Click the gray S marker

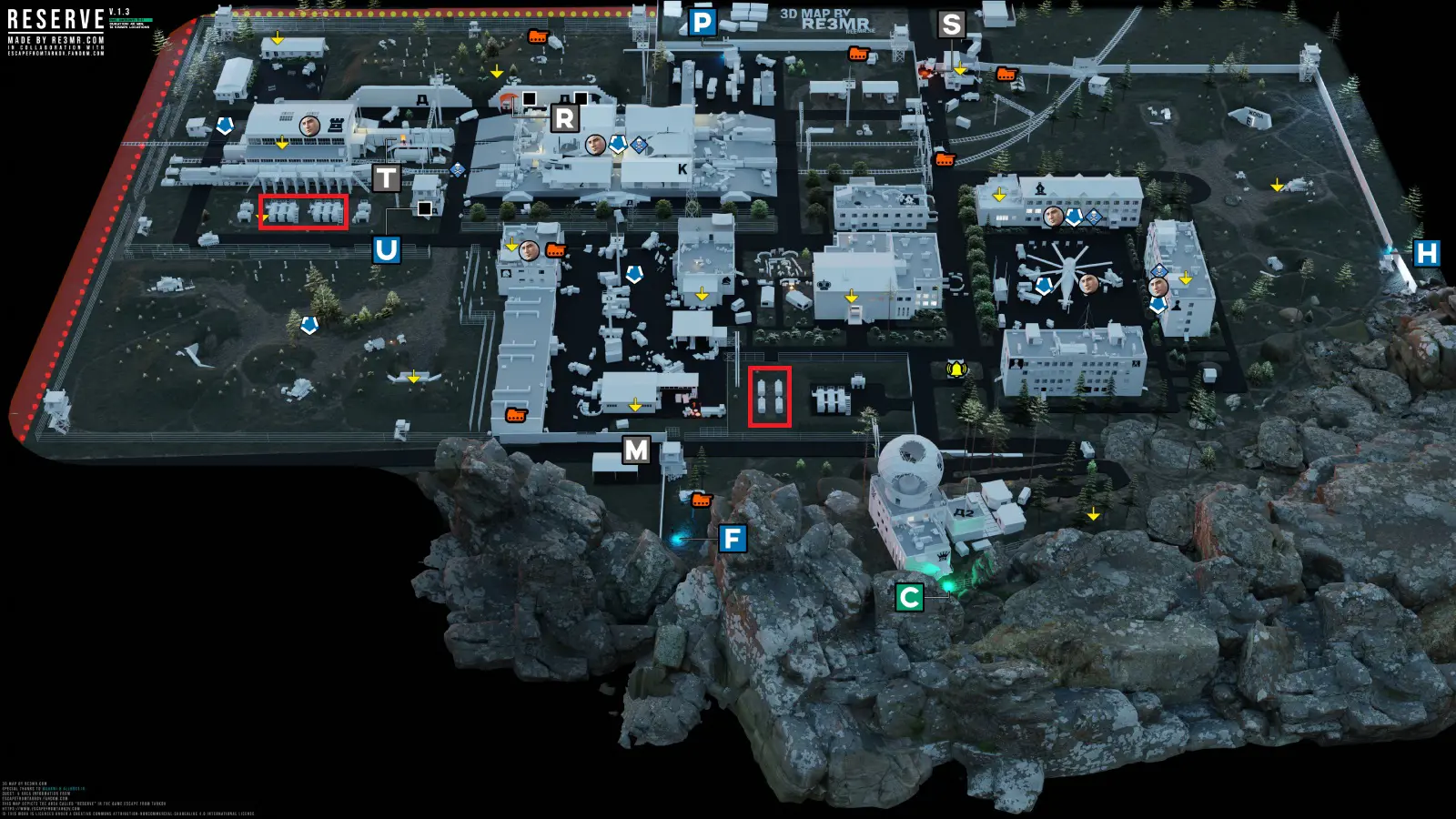pos(951,25)
